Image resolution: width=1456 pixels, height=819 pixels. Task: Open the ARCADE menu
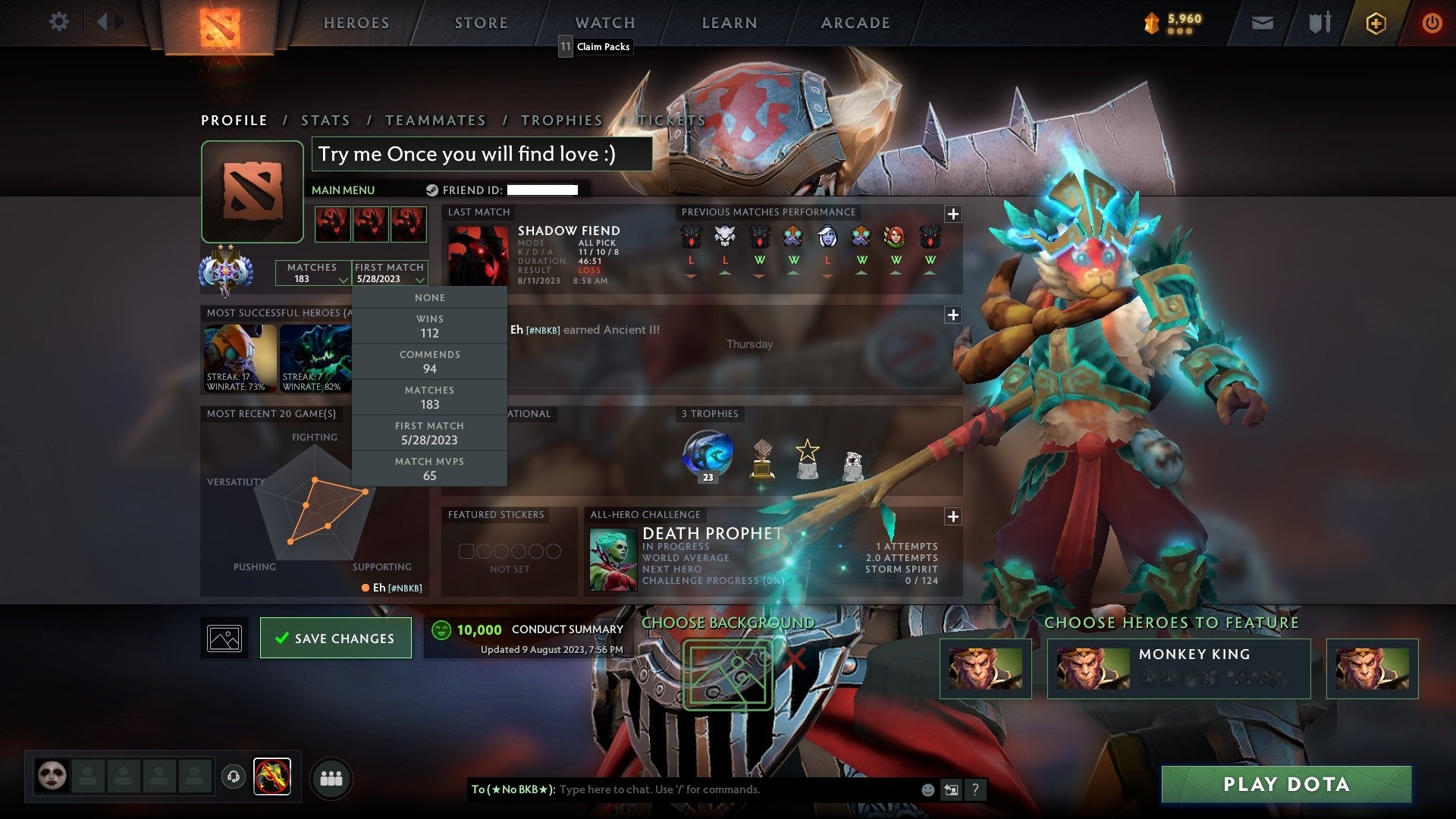click(x=854, y=23)
